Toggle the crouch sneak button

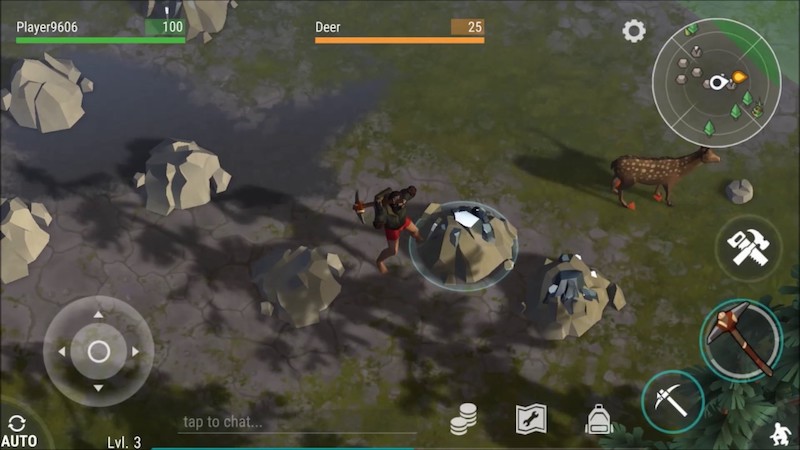pos(779,434)
